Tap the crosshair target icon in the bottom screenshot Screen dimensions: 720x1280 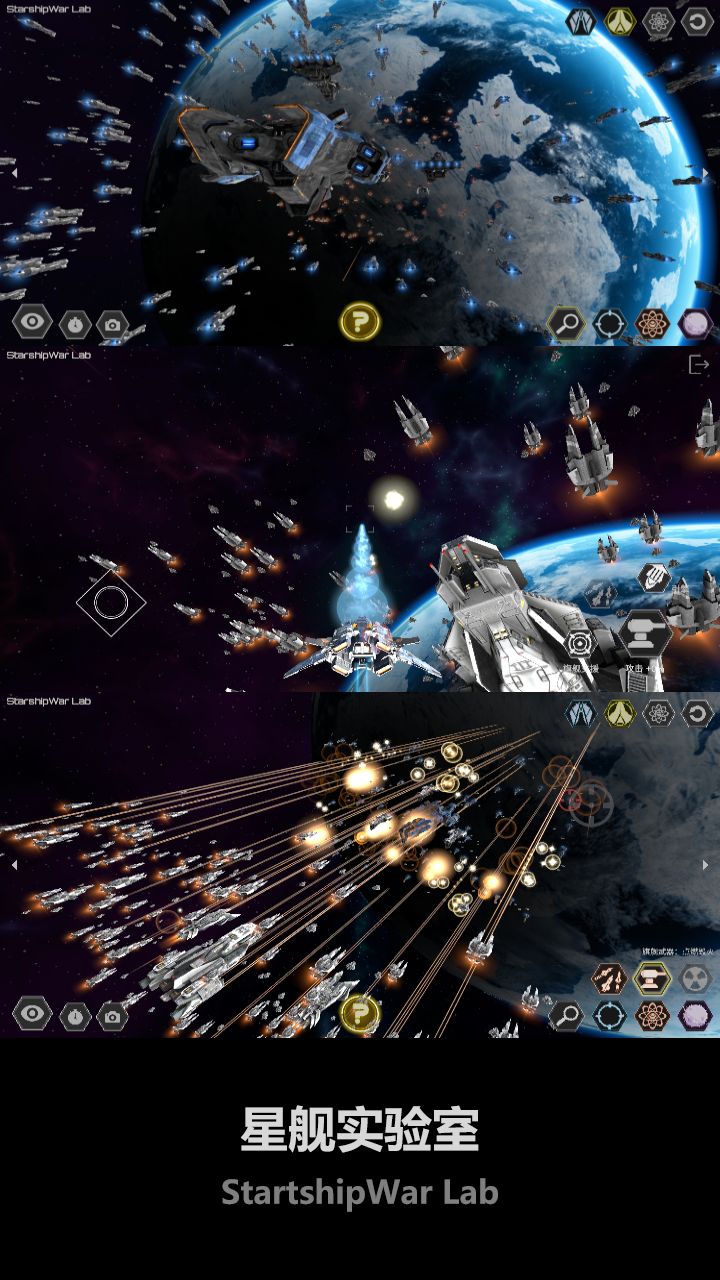tap(609, 1016)
